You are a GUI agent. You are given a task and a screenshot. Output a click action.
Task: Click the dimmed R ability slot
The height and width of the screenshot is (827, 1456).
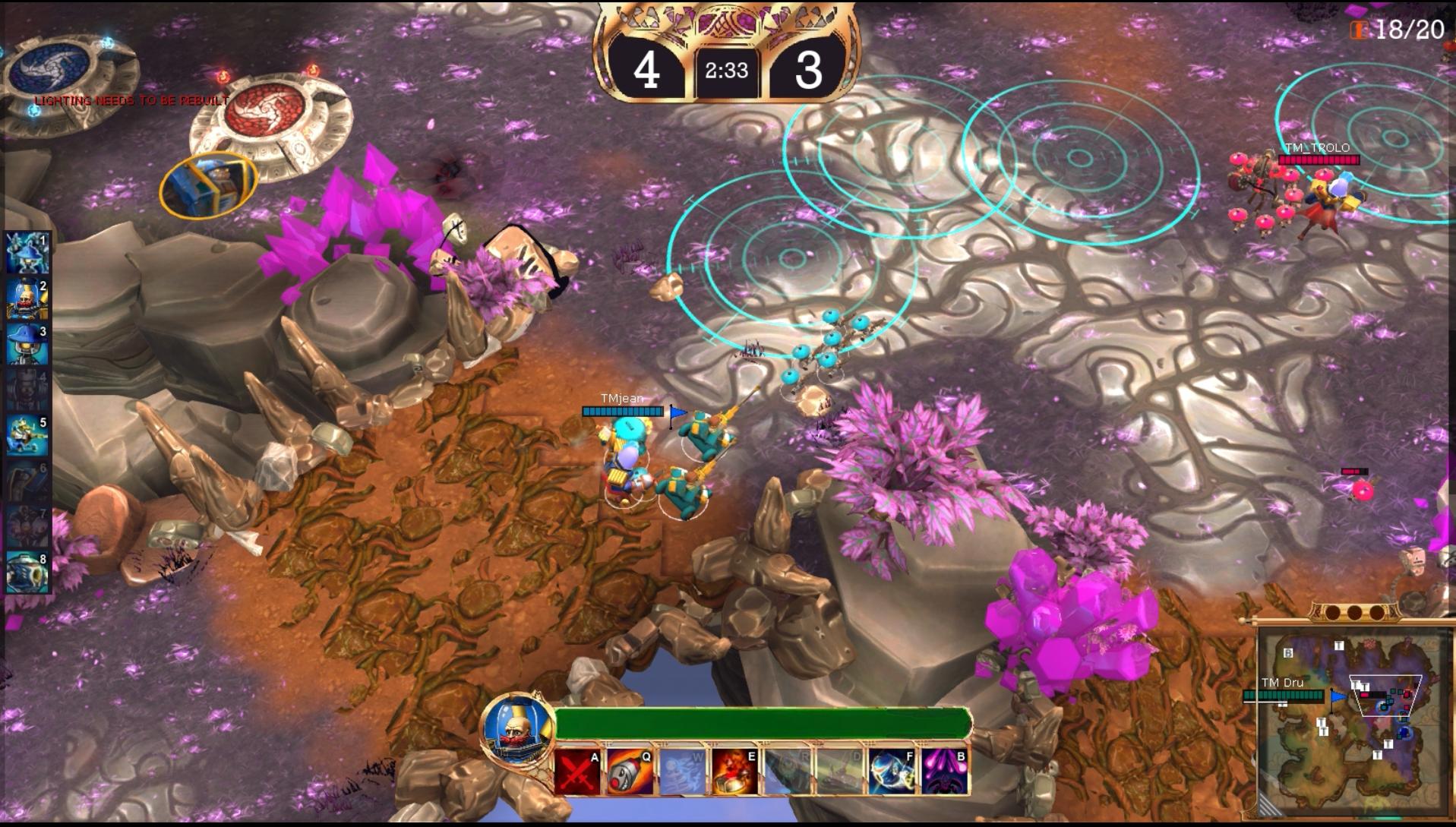coord(787,772)
